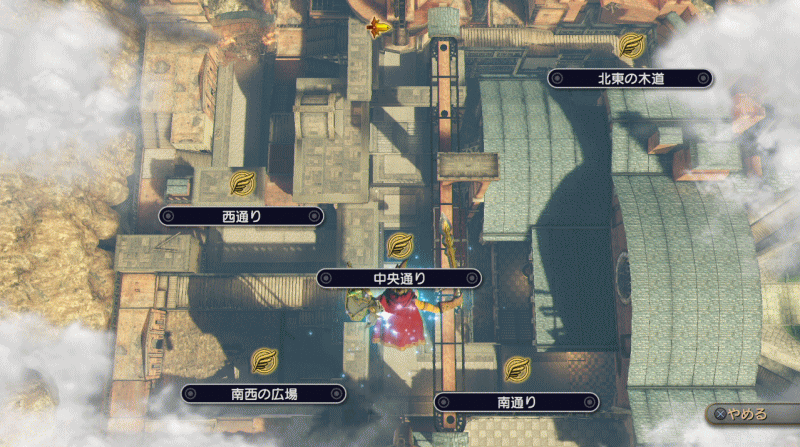This screenshot has width=800, height=447.
Task: Select the 中央通り destination label
Action: 399,278
